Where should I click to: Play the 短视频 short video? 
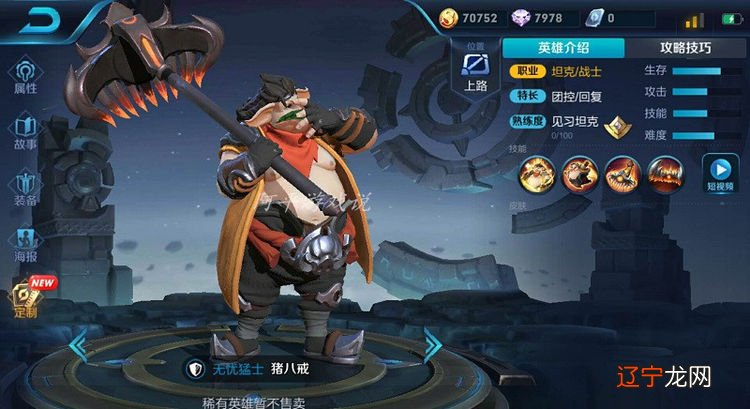719,174
